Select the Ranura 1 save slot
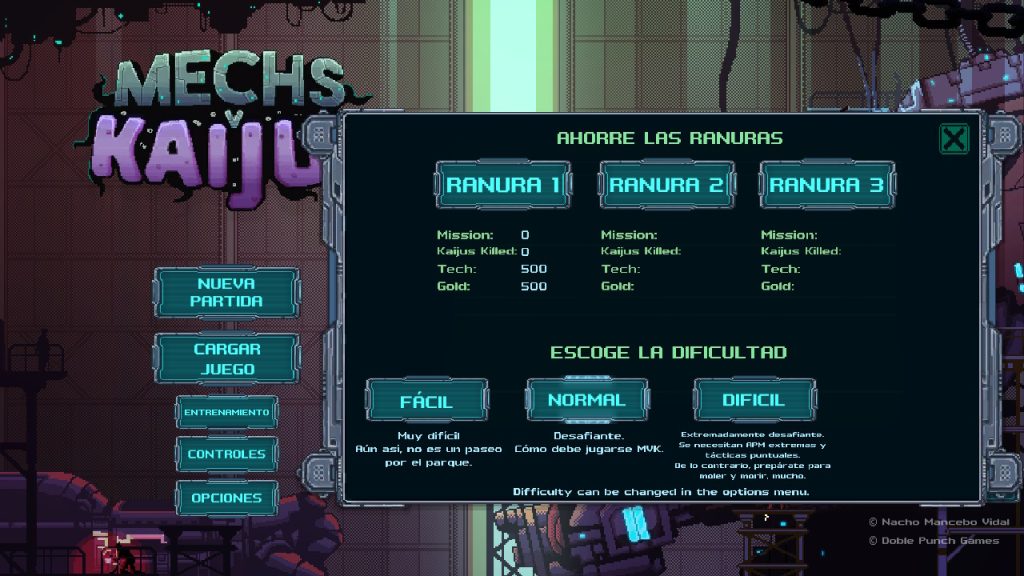The height and width of the screenshot is (576, 1024). tap(503, 185)
